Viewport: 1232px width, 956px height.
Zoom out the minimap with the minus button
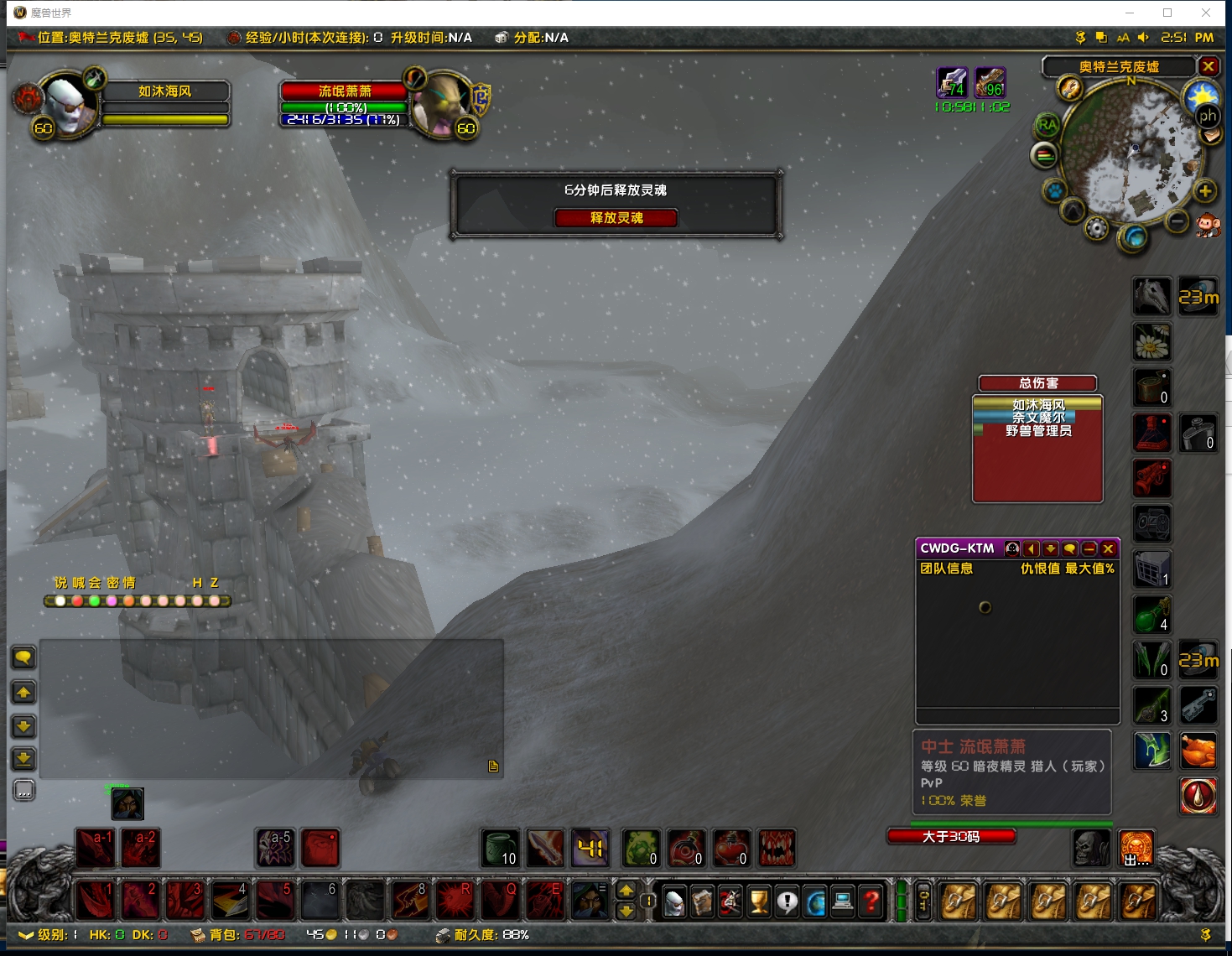[1177, 221]
